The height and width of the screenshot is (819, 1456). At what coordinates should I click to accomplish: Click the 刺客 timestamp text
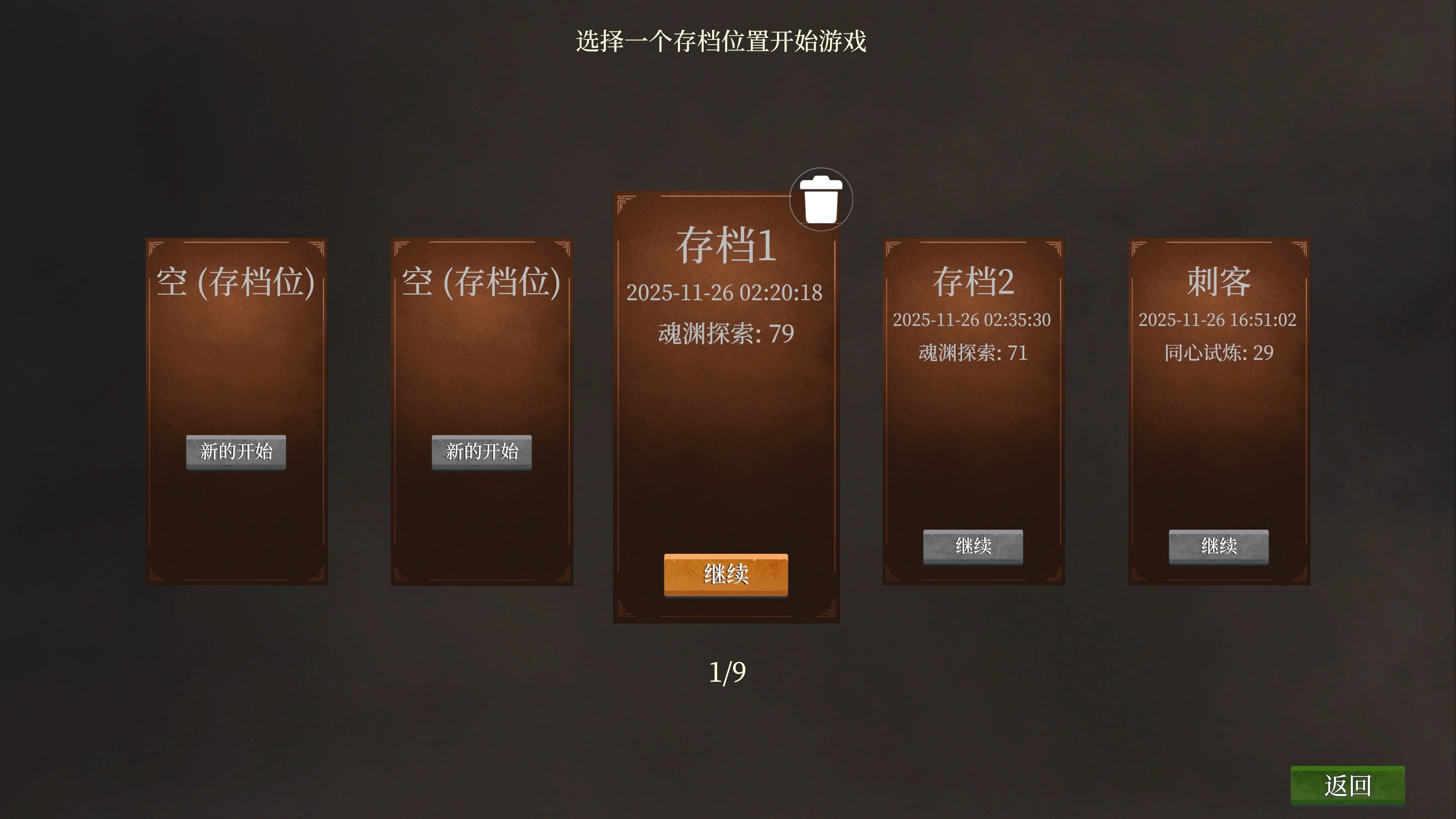(x=1220, y=320)
